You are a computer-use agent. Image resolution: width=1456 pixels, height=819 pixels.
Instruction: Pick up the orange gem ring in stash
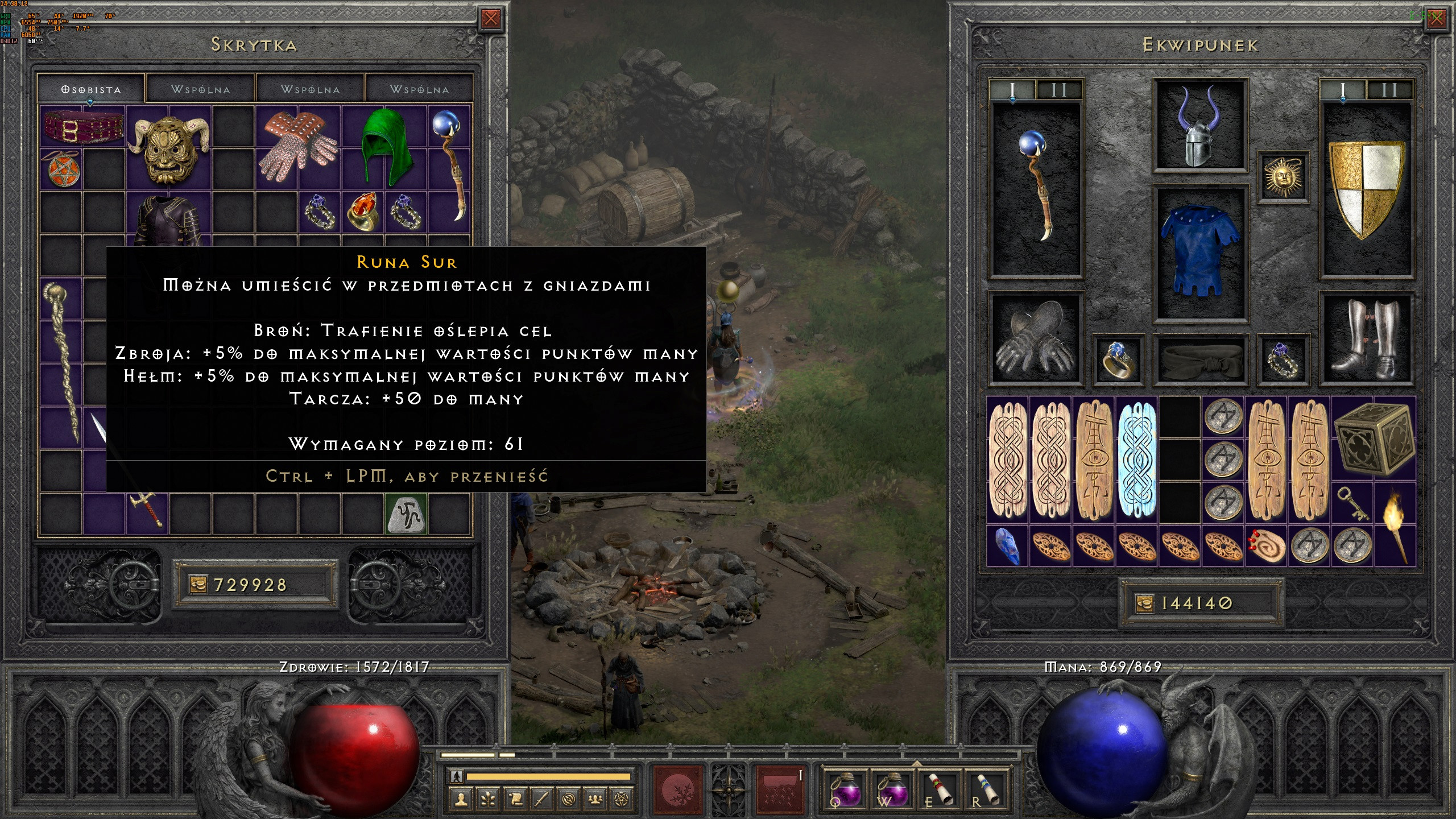pos(362,212)
